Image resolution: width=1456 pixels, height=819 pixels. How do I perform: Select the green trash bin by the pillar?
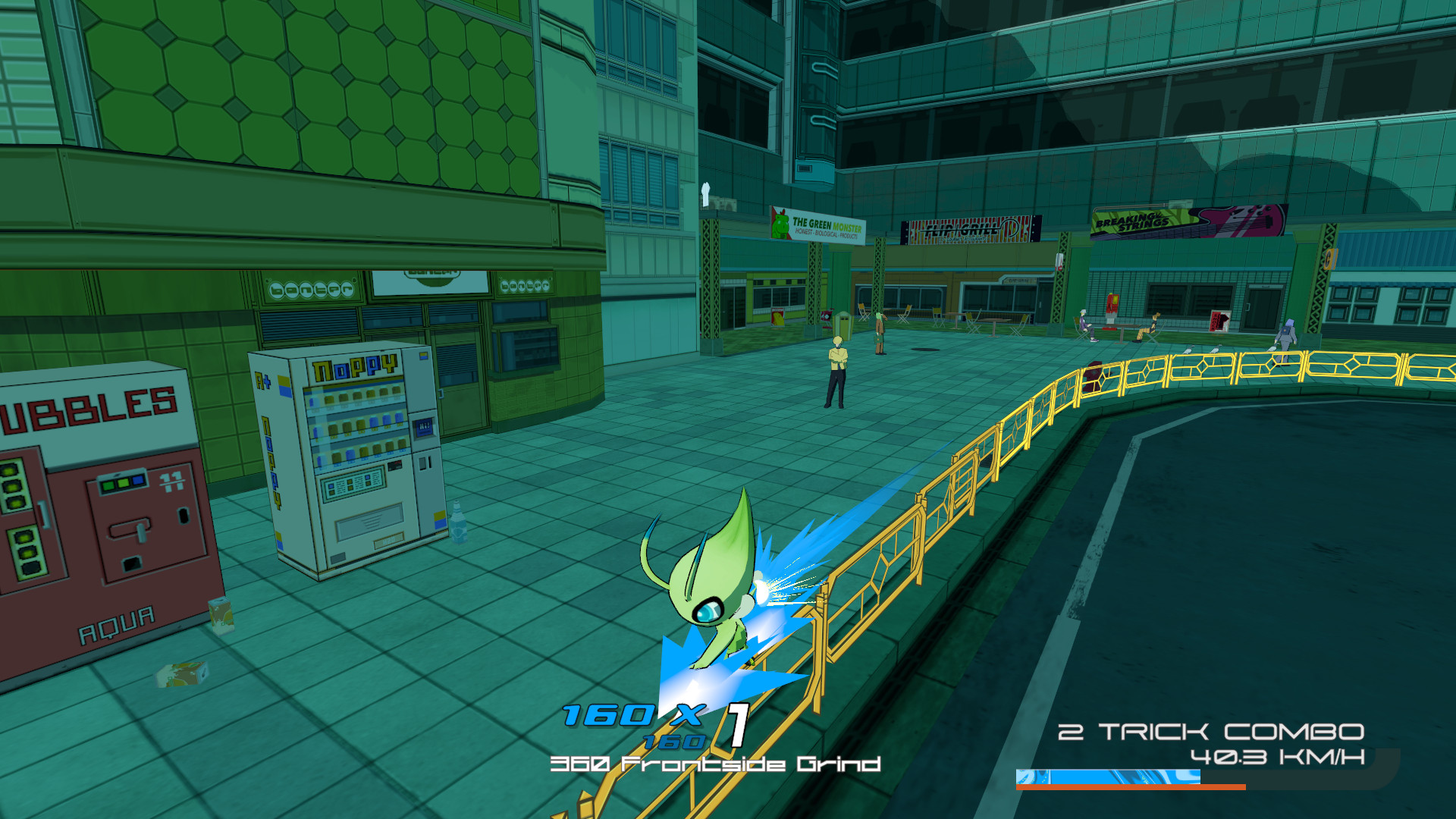pyautogui.click(x=843, y=326)
